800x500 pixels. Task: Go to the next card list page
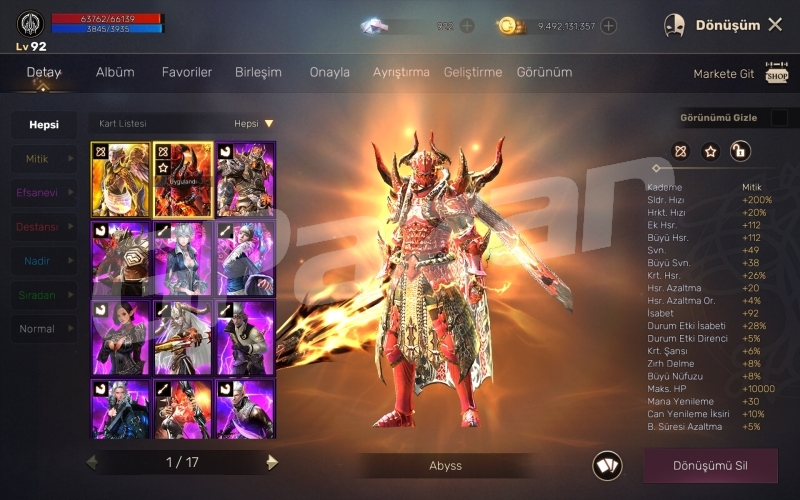tap(272, 462)
